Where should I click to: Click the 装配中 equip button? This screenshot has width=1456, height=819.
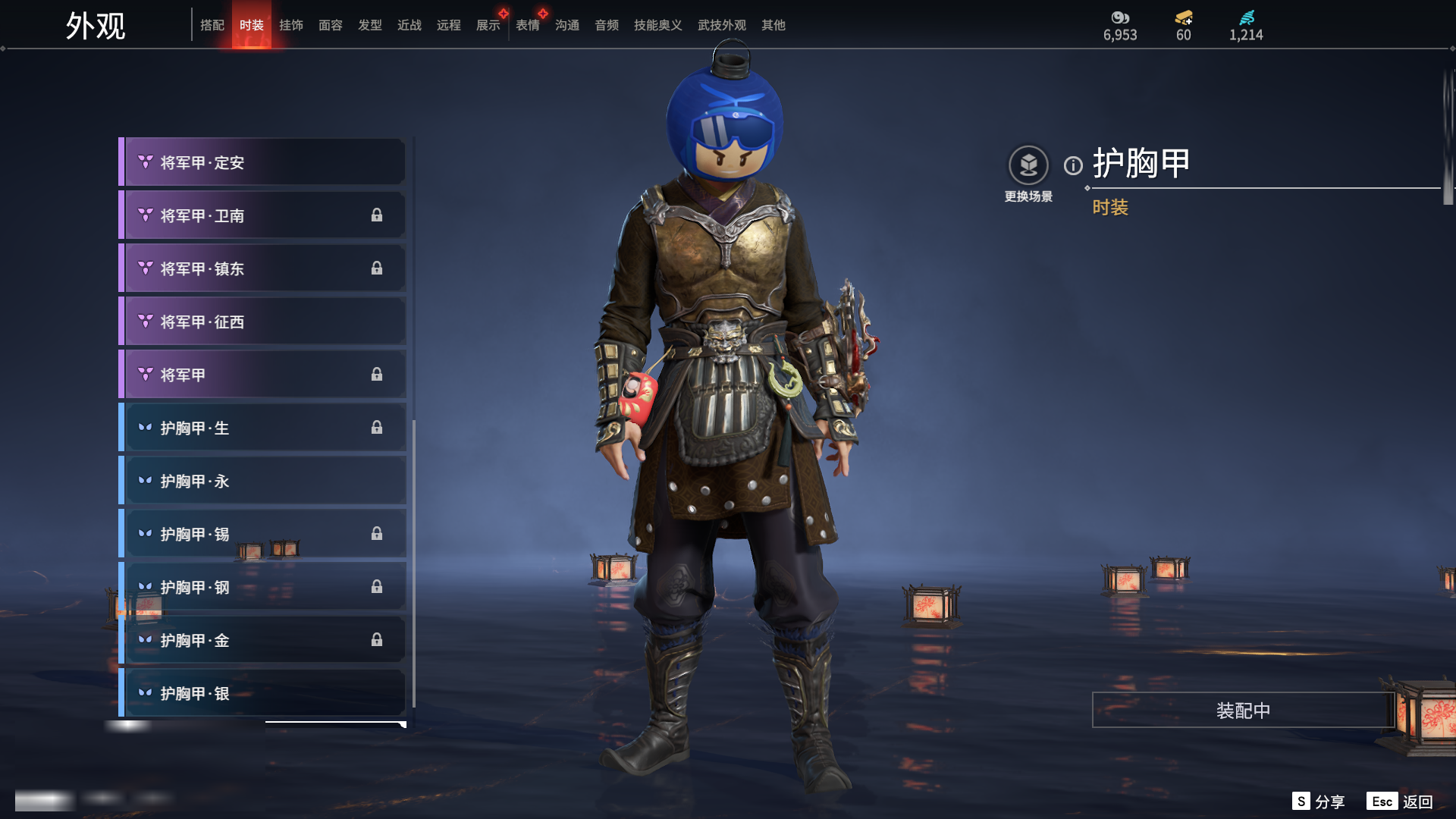click(1243, 710)
